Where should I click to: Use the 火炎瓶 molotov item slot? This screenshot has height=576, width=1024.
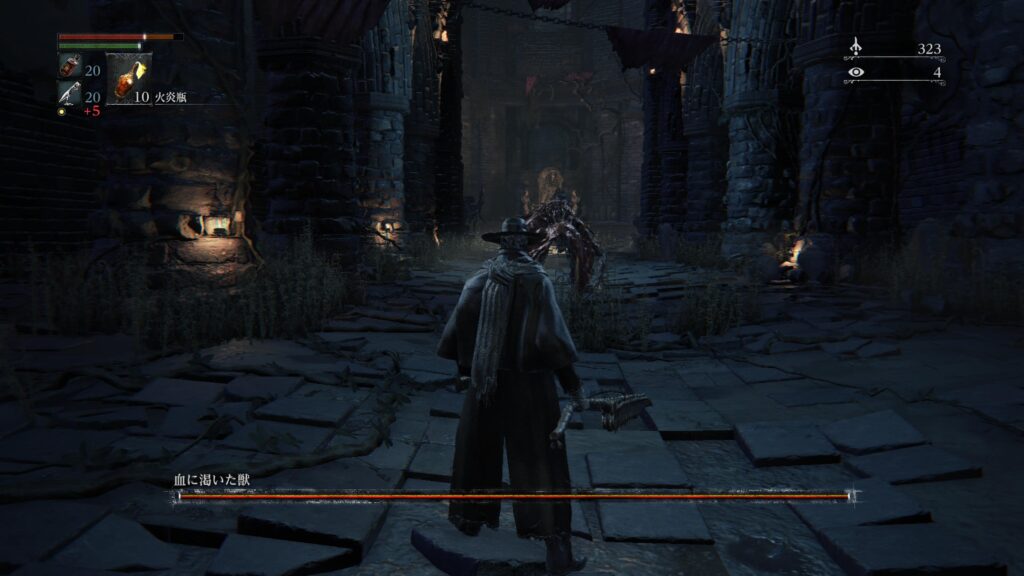(128, 79)
